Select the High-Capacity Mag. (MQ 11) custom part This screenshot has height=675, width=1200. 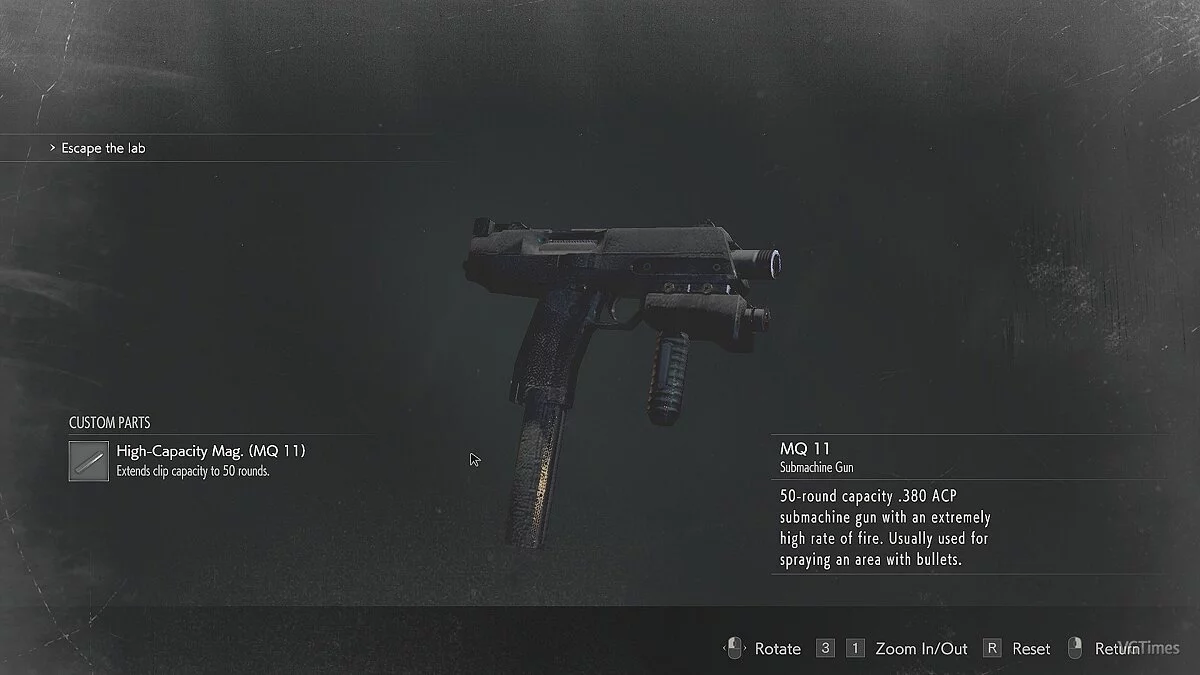tap(211, 451)
